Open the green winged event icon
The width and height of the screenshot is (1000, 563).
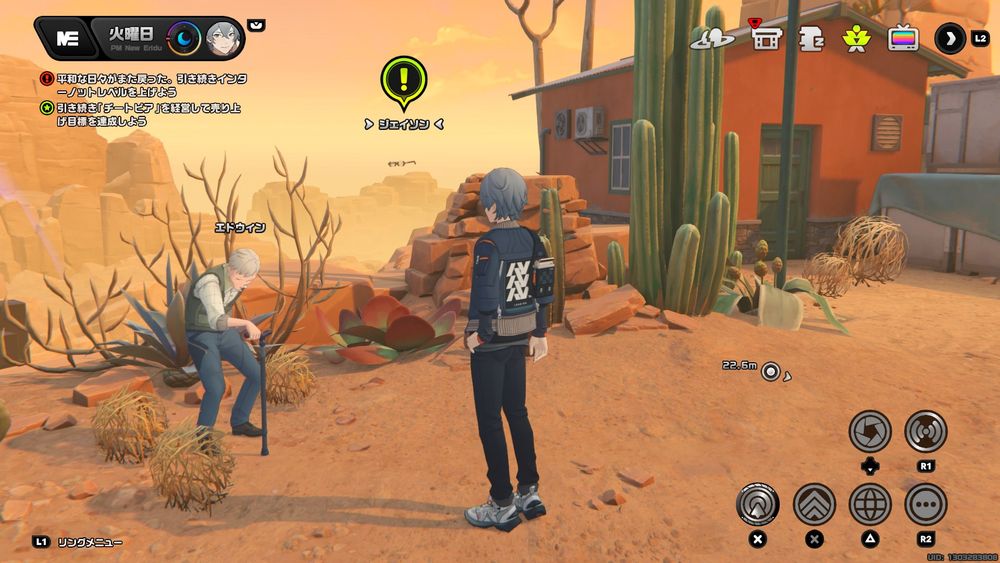856,39
